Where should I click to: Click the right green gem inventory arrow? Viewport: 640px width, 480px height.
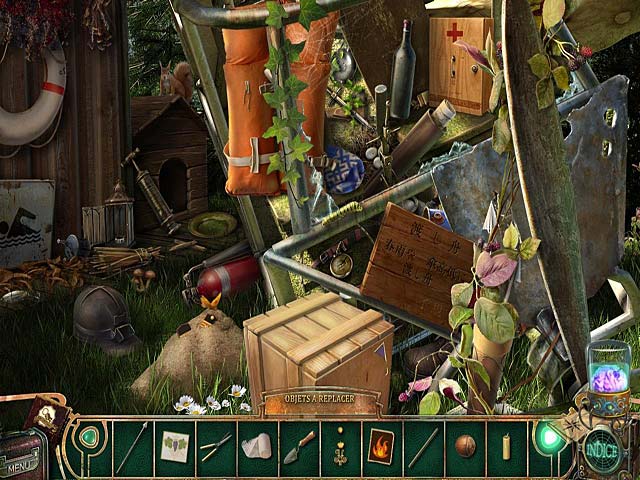(546, 437)
